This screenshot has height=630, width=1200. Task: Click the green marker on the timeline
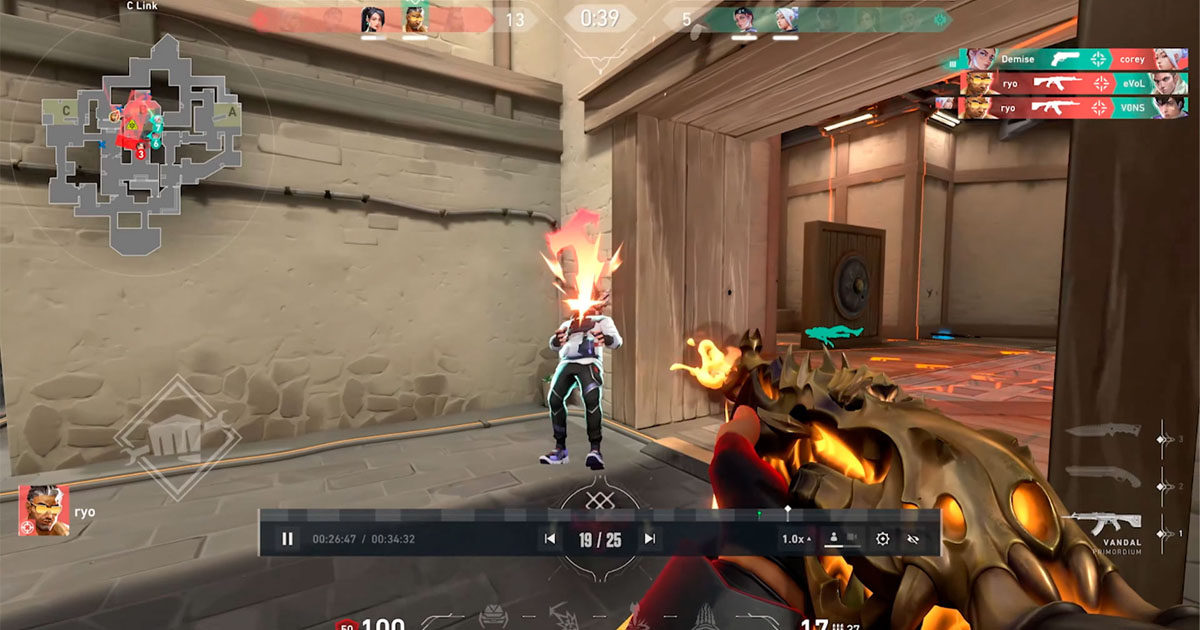coord(759,514)
